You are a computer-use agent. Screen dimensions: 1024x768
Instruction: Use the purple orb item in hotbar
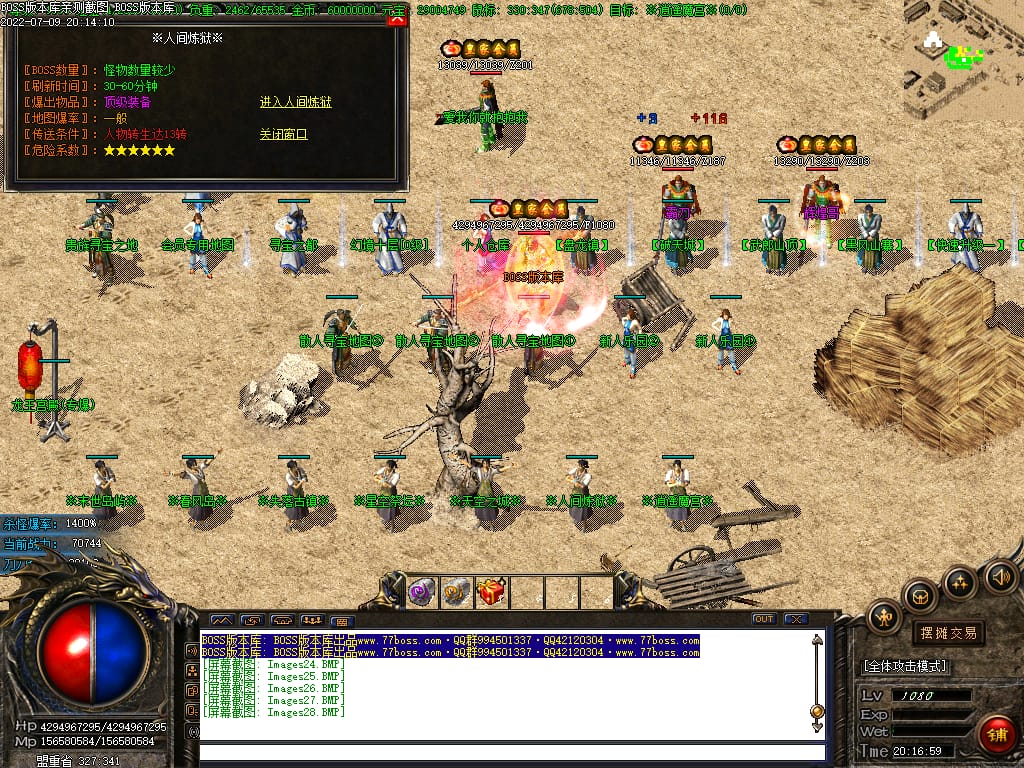pyautogui.click(x=421, y=592)
